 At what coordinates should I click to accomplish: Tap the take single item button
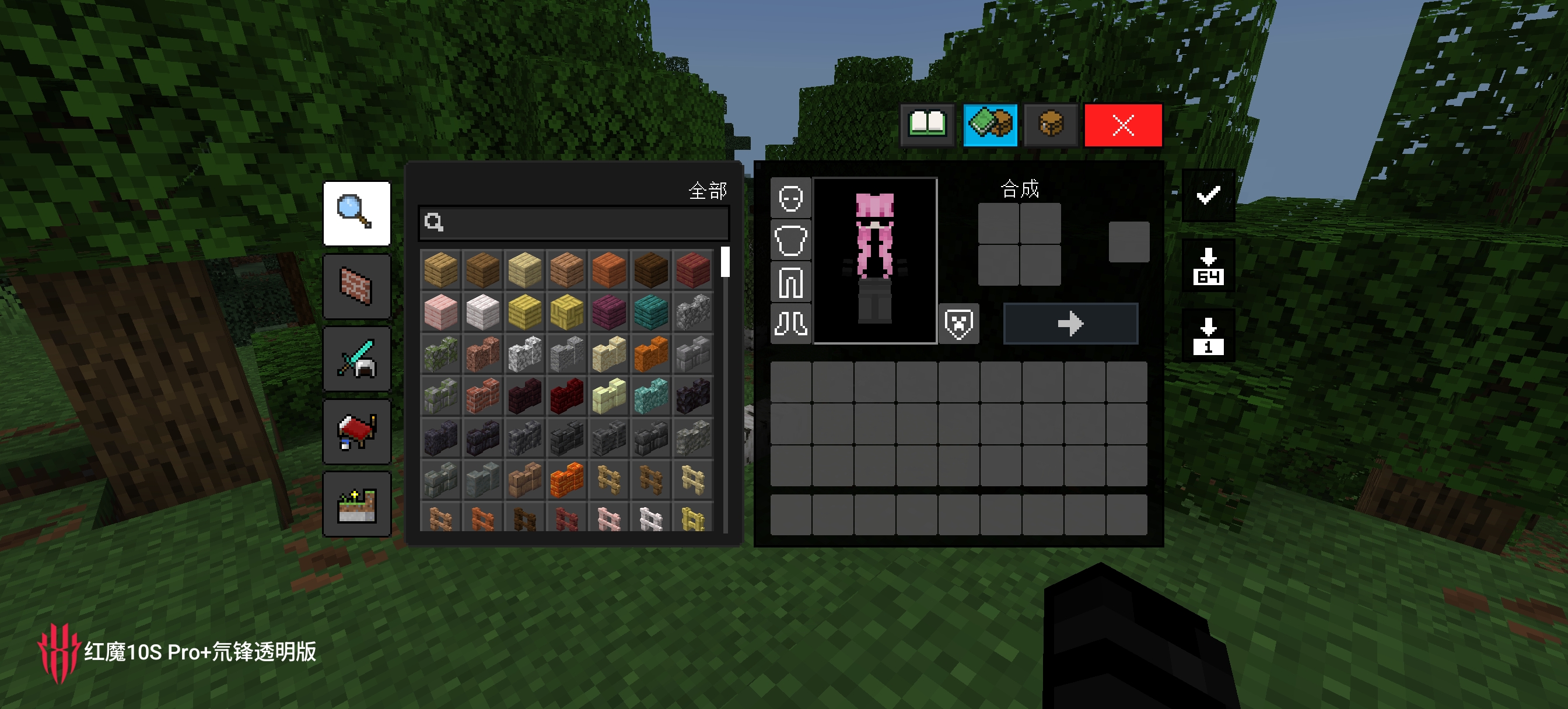1207,336
